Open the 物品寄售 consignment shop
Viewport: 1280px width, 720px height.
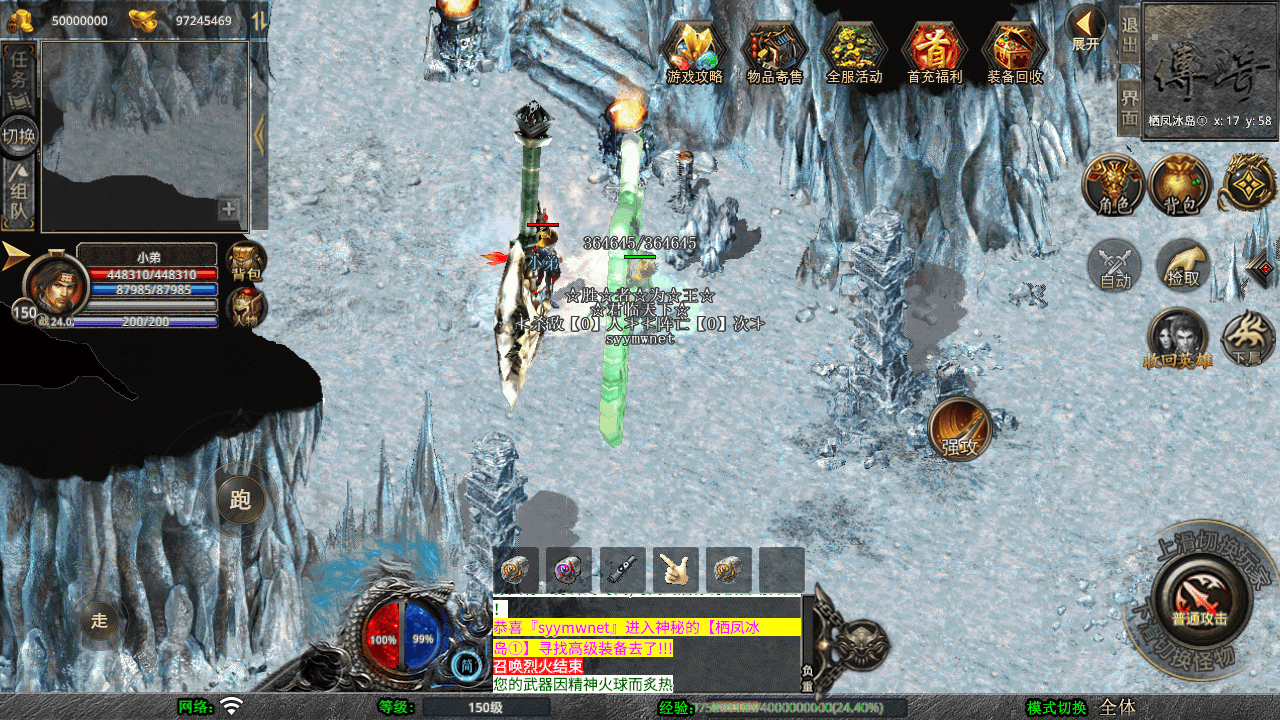point(774,52)
